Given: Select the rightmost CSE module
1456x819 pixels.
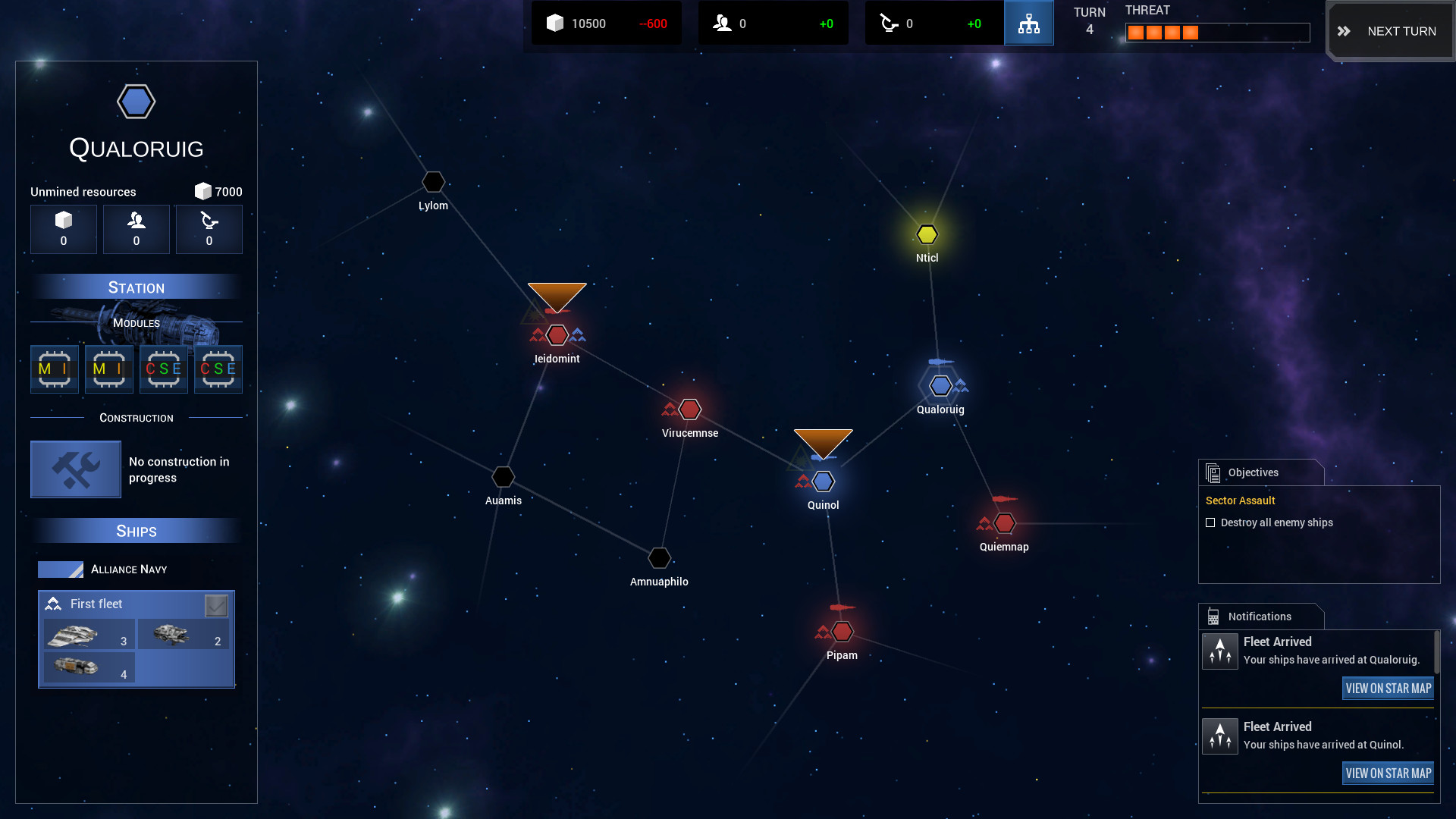Looking at the screenshot, I should point(218,369).
